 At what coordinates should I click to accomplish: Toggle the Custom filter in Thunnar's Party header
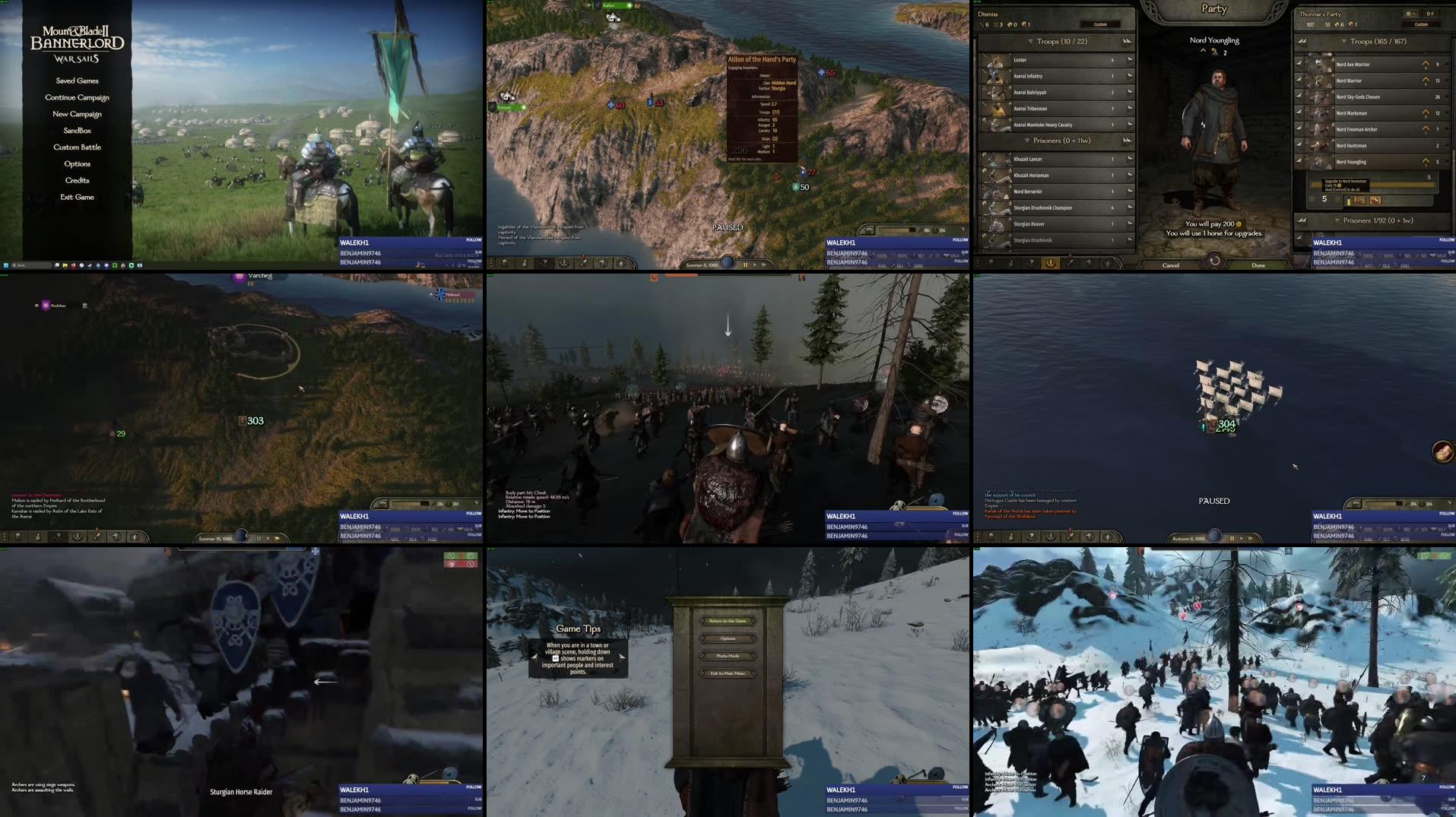point(1421,24)
